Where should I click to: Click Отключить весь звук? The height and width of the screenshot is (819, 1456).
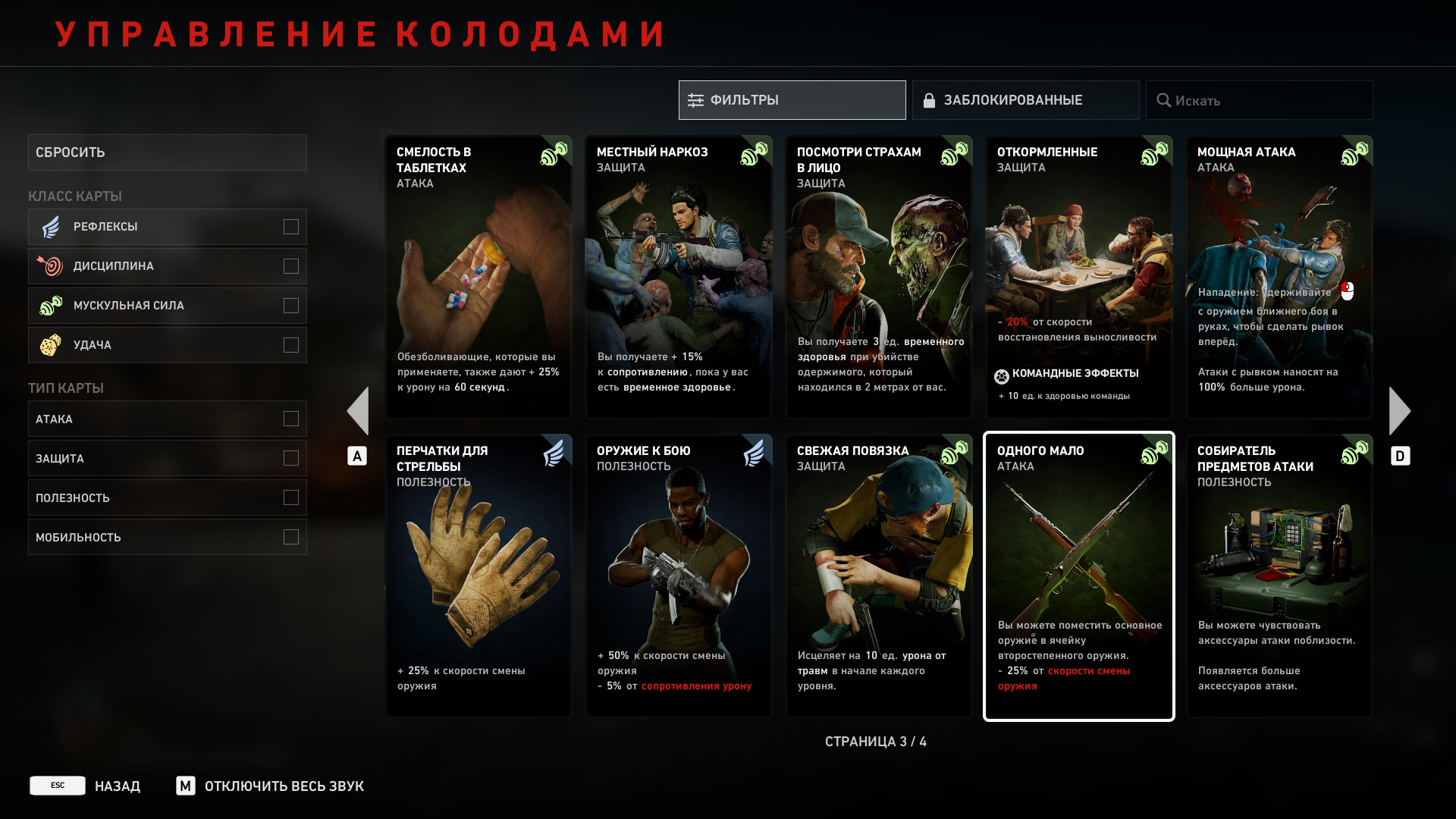point(284,786)
